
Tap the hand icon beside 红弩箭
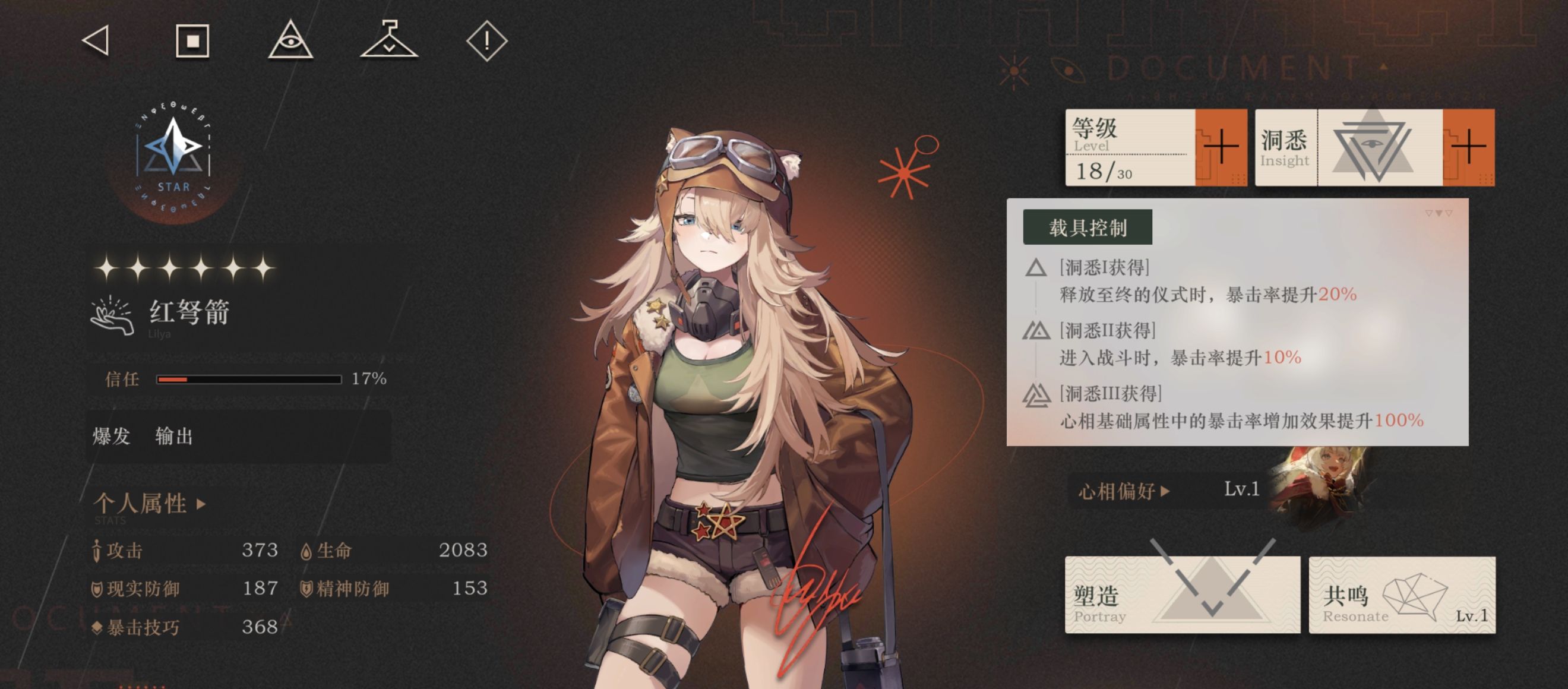point(112,315)
